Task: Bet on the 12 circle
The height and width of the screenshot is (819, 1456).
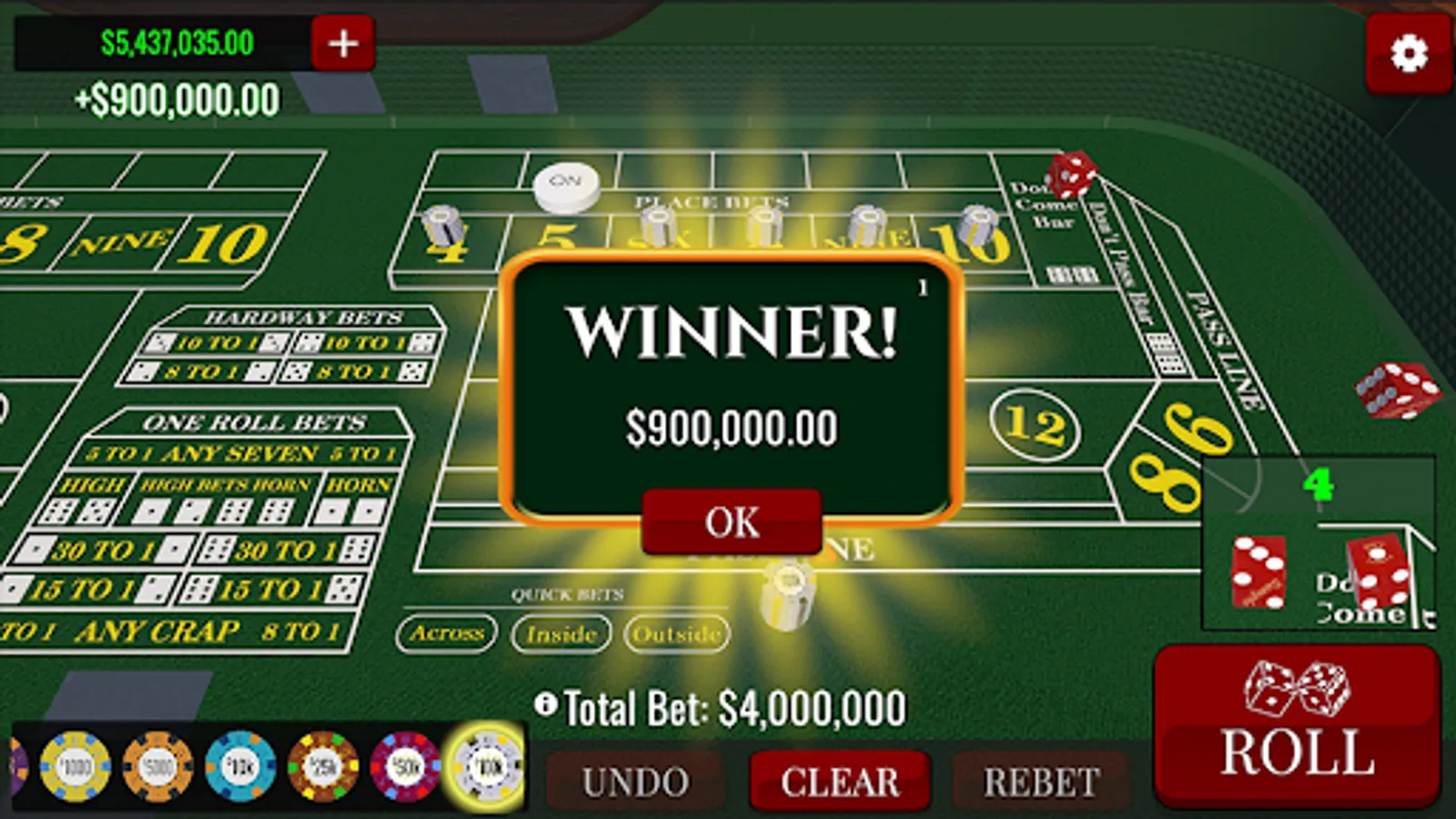Action: click(x=1036, y=424)
